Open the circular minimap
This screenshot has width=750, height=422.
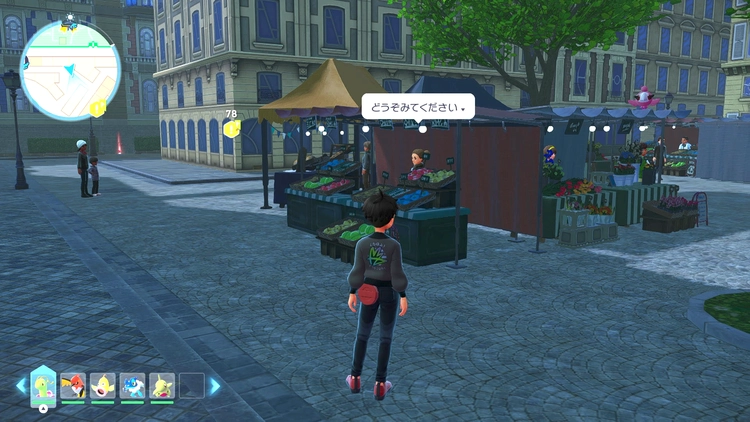(x=70, y=69)
